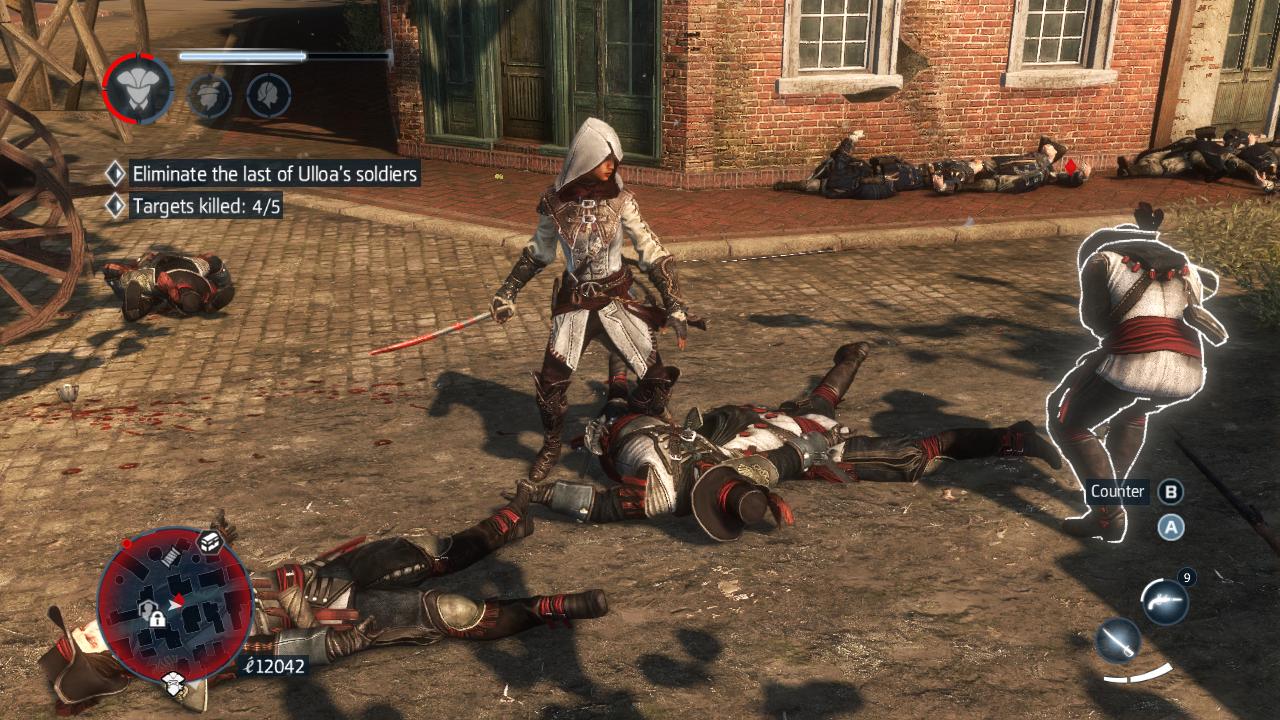Select the sword weapon icon
Viewport: 1280px width, 720px height.
point(1118,641)
